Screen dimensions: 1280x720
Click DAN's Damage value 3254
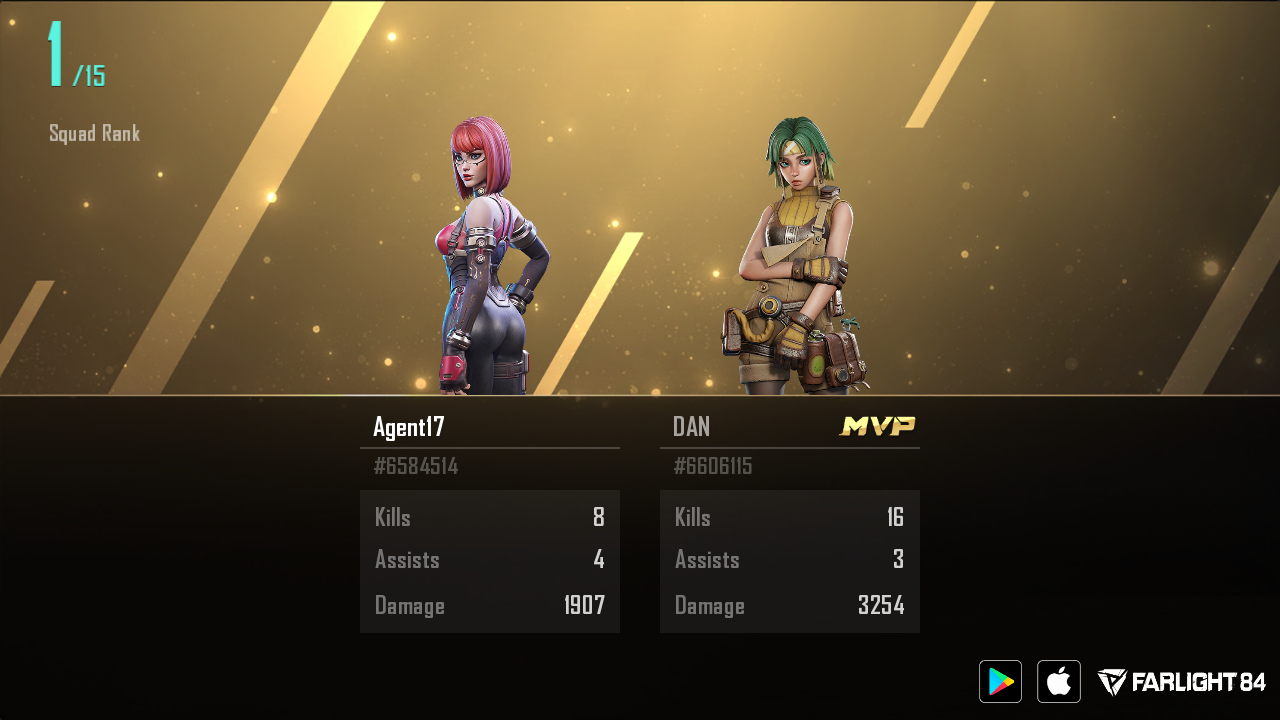coord(885,605)
